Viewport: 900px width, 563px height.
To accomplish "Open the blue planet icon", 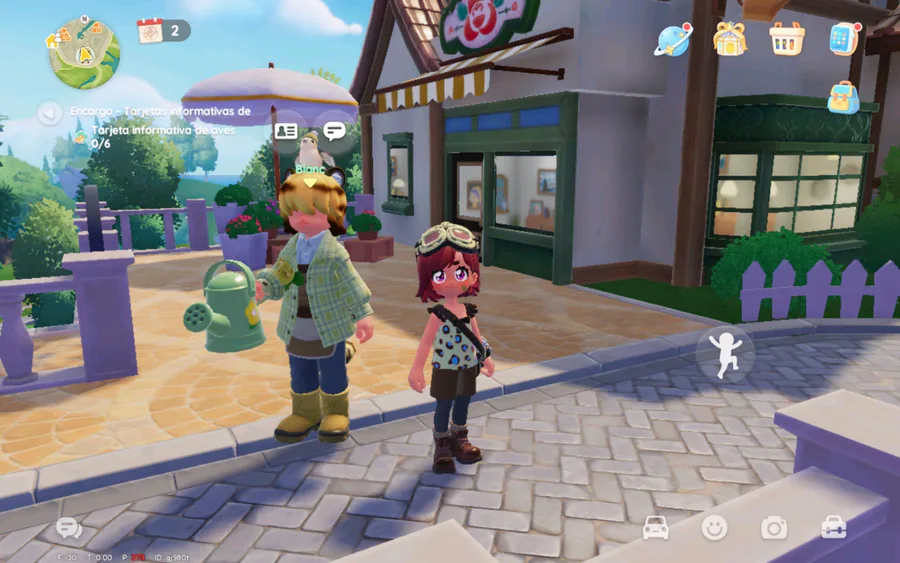I will click(x=672, y=40).
